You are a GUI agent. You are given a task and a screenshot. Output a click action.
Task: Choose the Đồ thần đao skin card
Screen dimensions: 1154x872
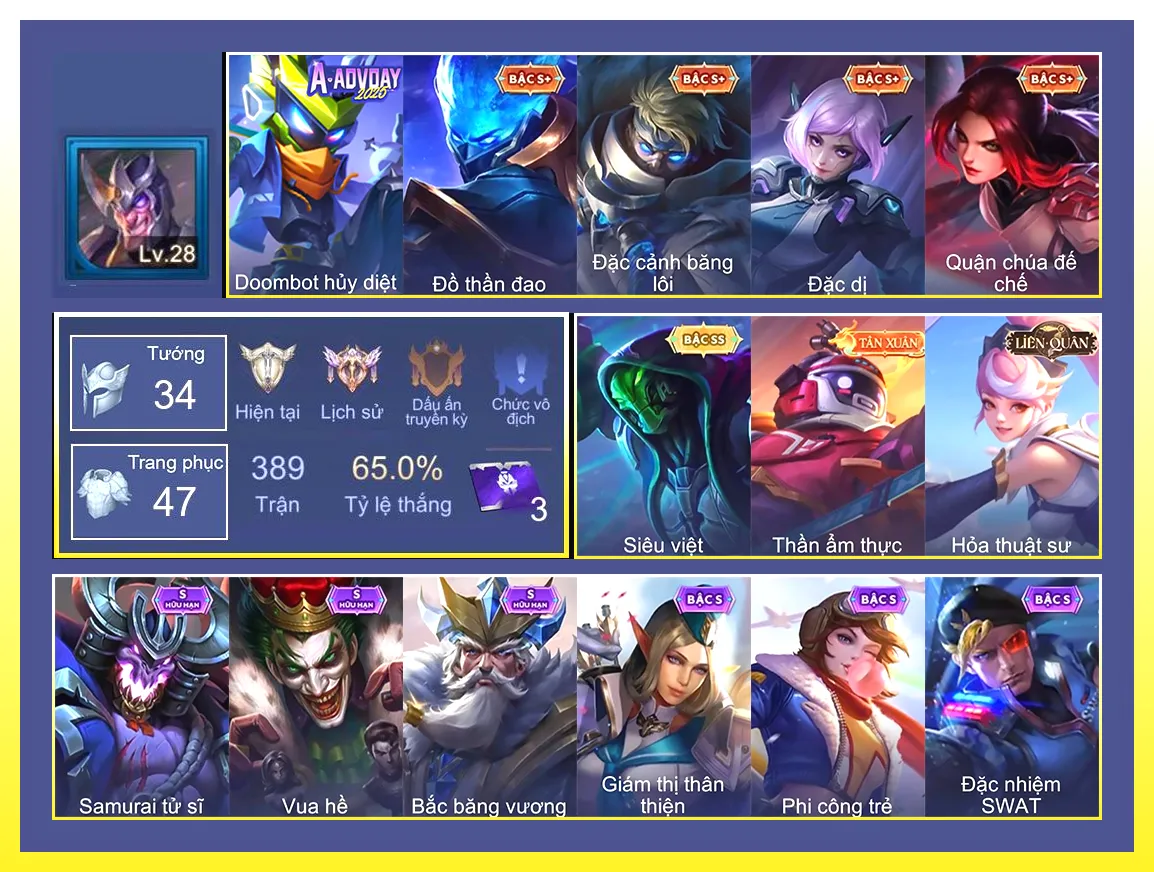pos(490,175)
